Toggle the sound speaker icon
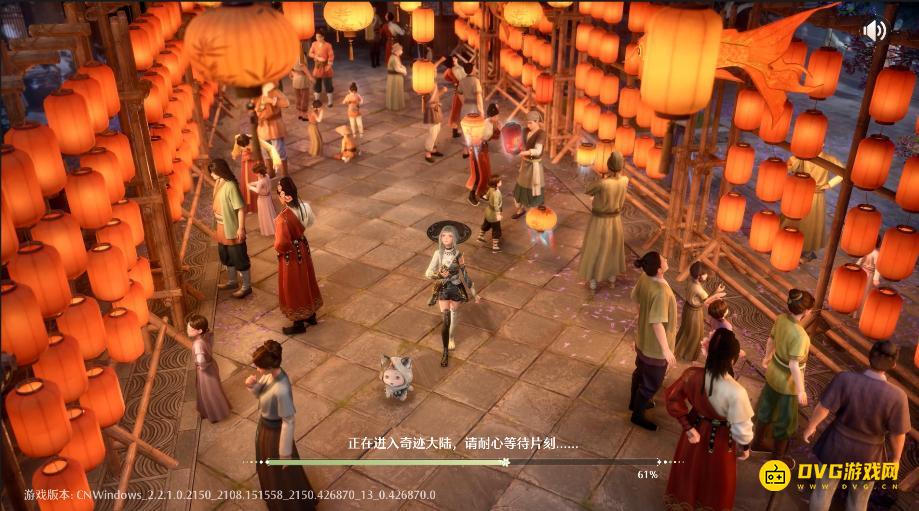This screenshot has height=511, width=919. (874, 30)
